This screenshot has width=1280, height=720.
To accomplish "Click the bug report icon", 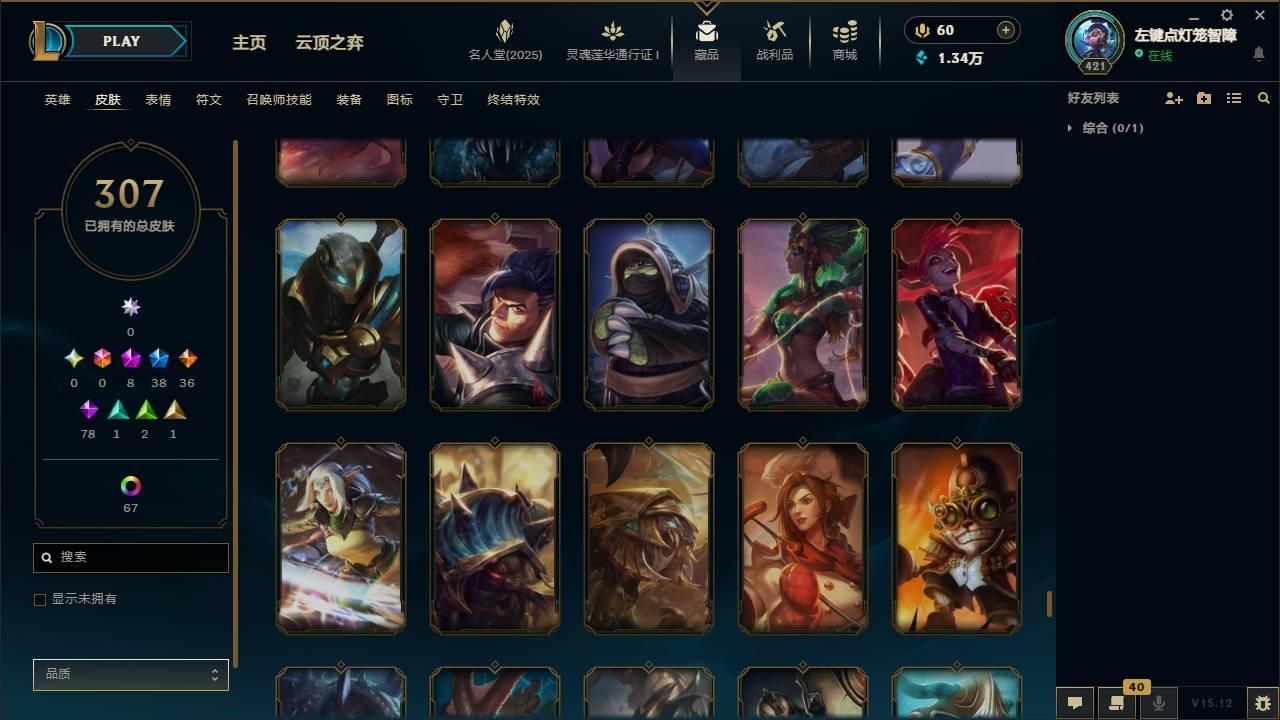I will (x=1259, y=703).
